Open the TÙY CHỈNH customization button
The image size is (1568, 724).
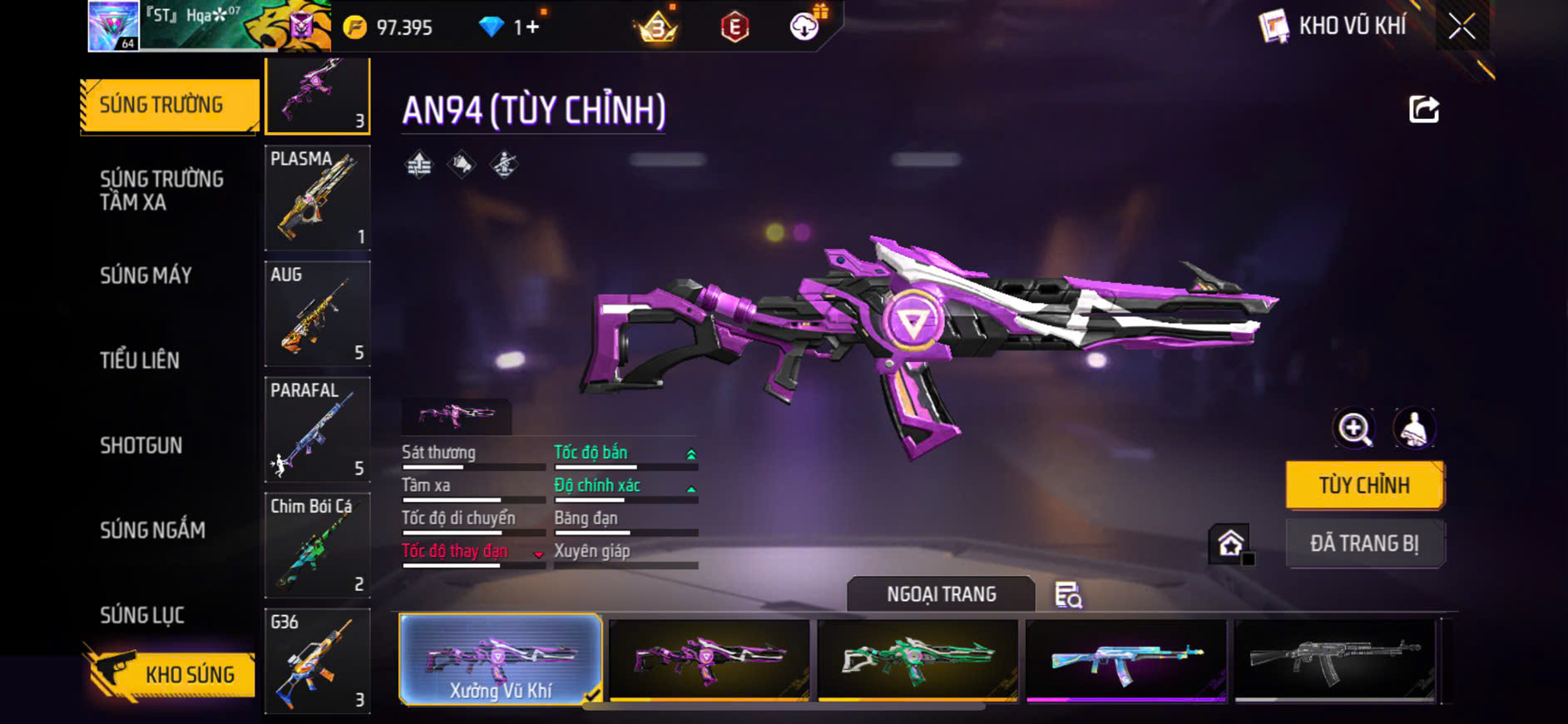tap(1364, 485)
